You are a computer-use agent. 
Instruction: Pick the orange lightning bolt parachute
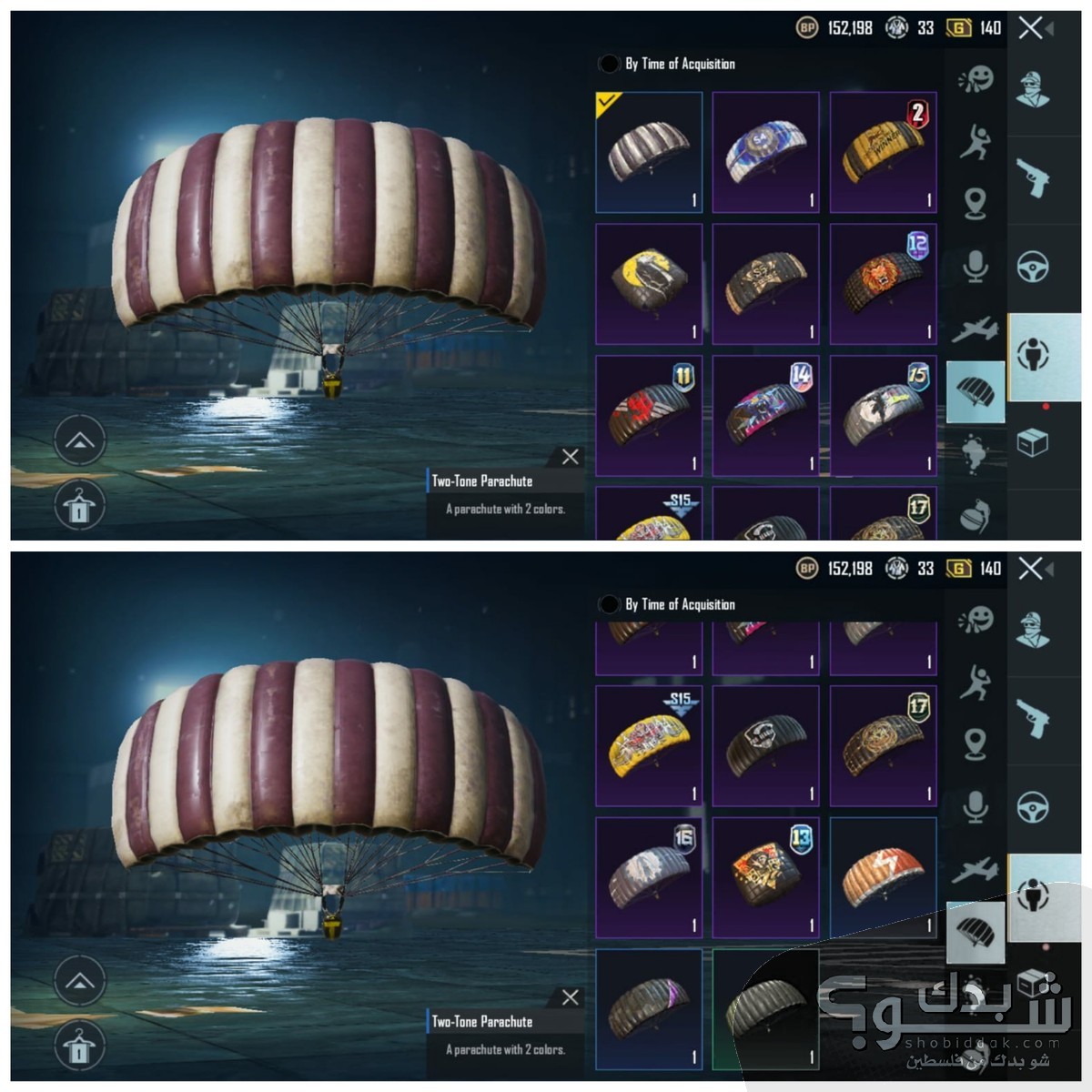[883, 876]
